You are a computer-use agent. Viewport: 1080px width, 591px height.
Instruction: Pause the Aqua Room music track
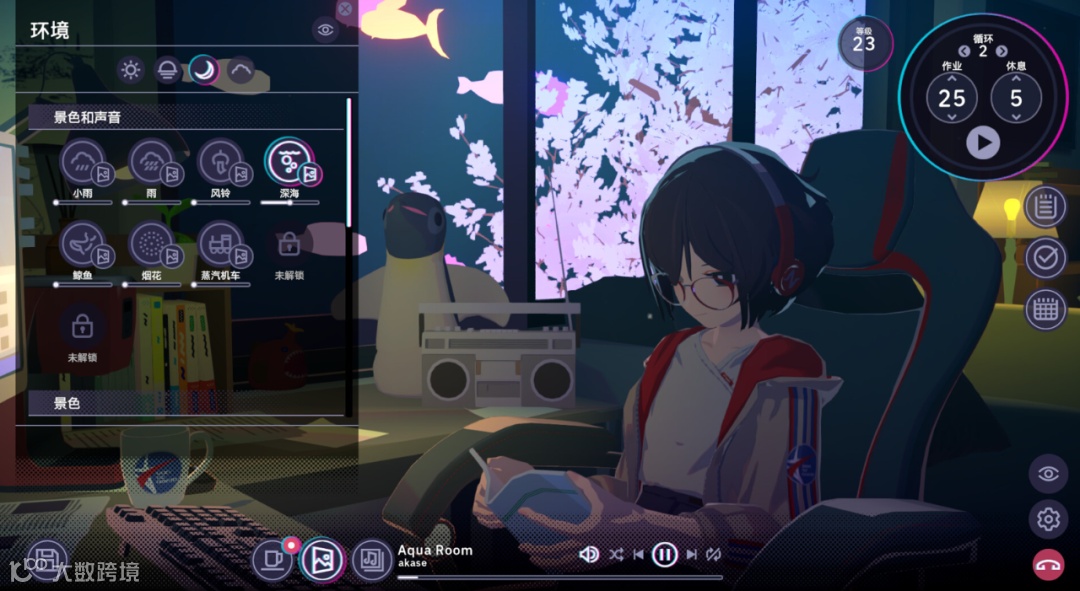pyautogui.click(x=665, y=554)
